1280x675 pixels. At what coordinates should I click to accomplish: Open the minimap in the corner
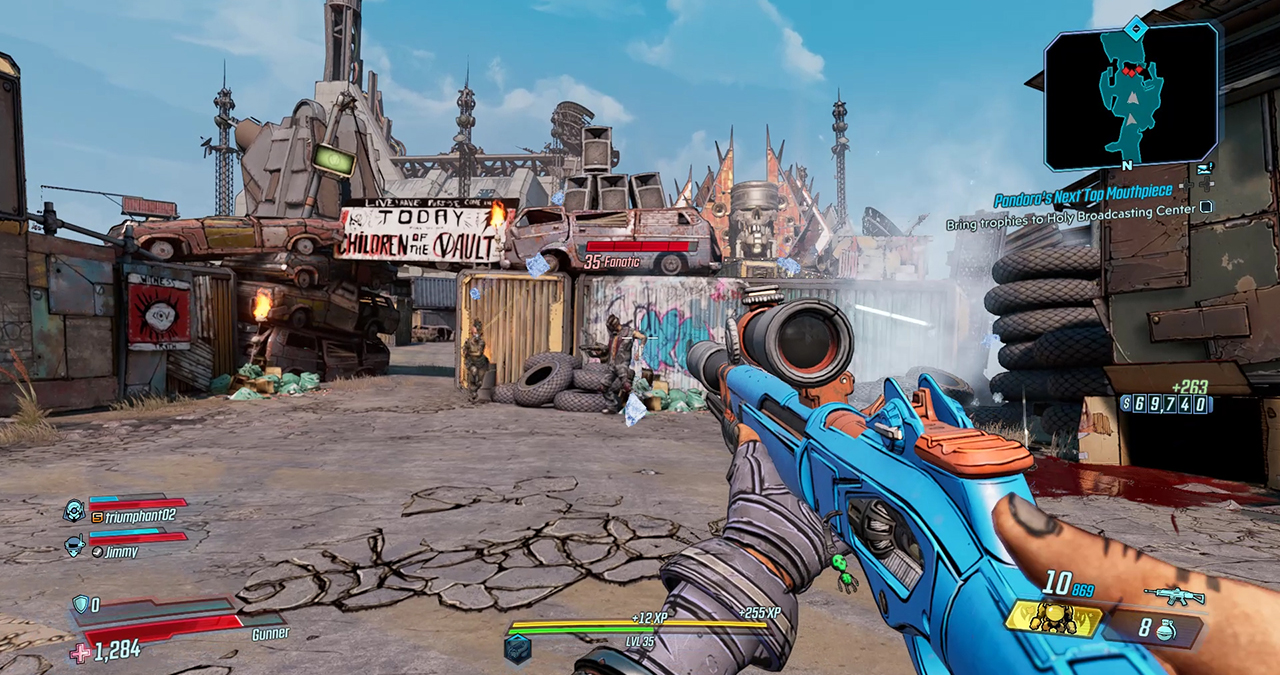tap(1130, 97)
